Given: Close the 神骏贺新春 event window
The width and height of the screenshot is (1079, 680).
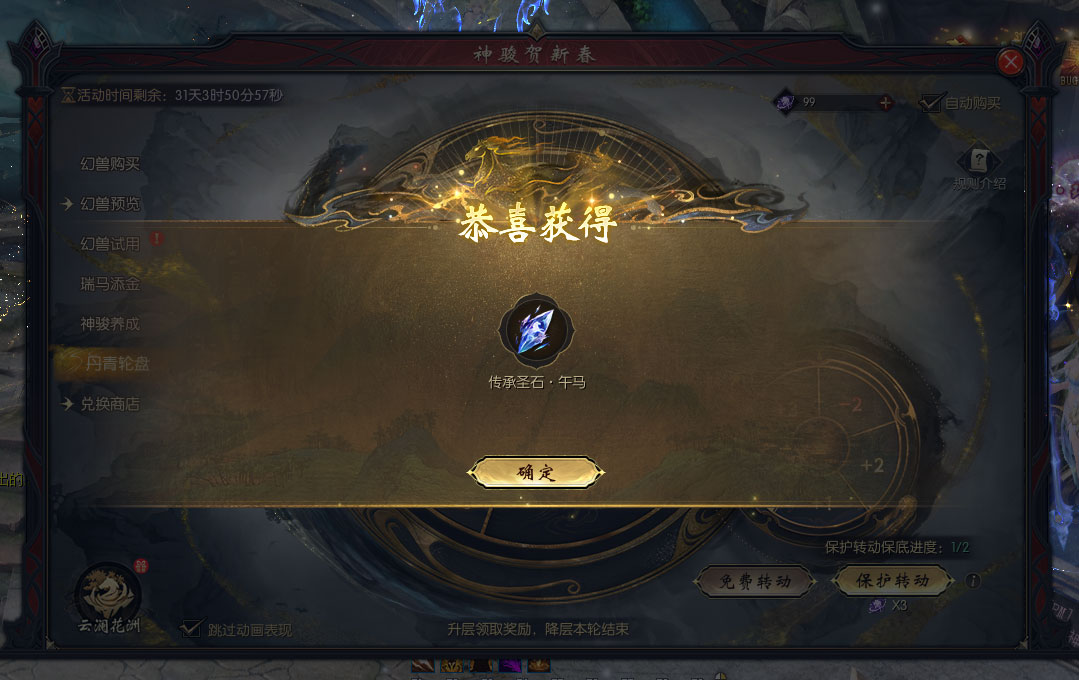Looking at the screenshot, I should tap(1011, 62).
